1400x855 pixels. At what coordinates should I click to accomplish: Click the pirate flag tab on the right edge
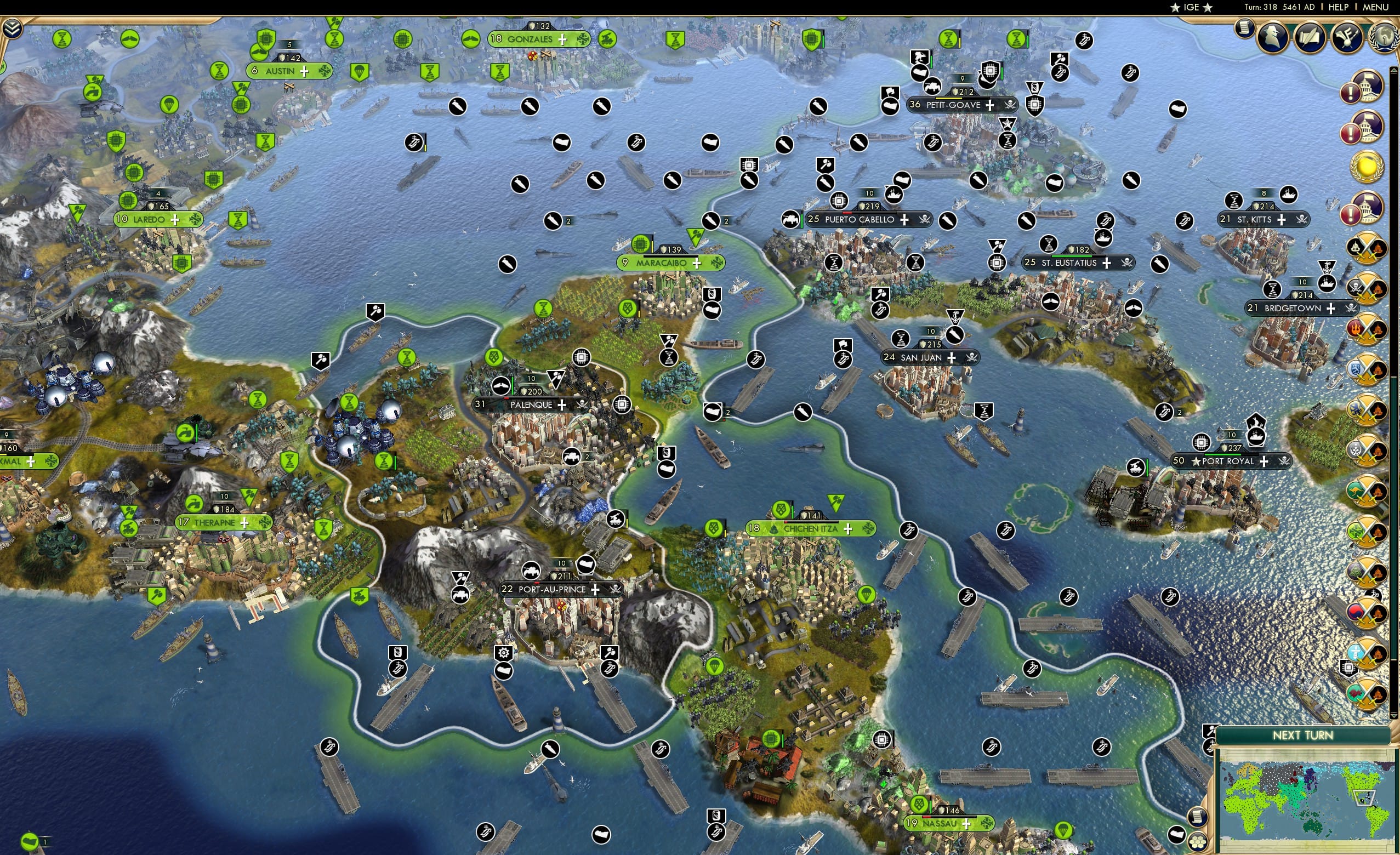1351,309
